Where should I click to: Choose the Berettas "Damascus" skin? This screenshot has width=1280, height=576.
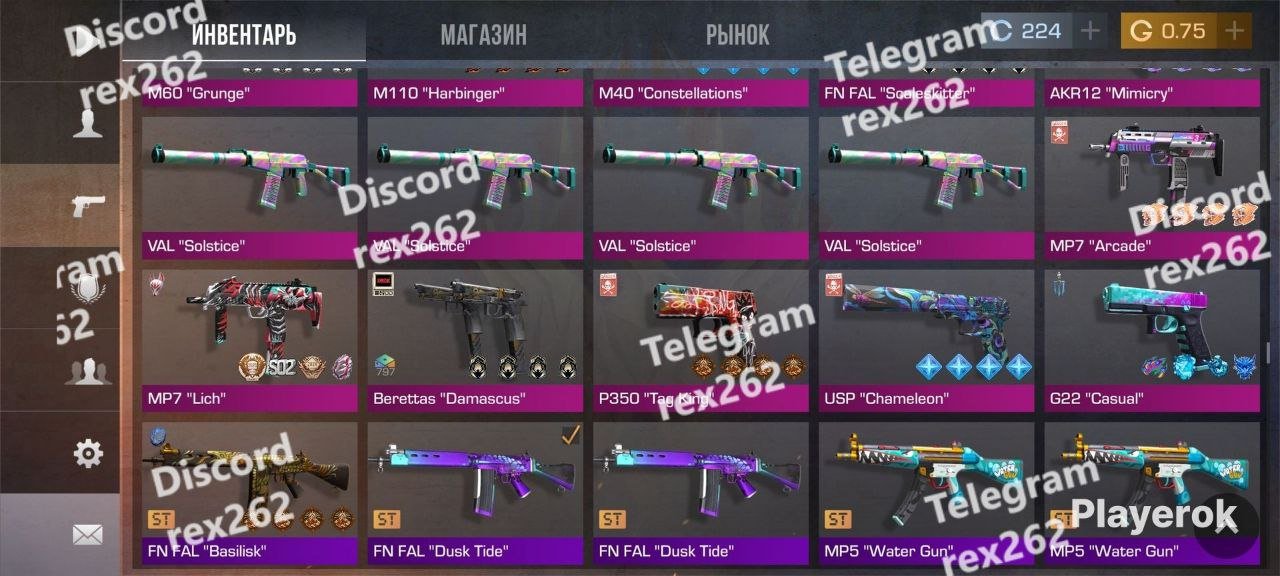point(475,340)
